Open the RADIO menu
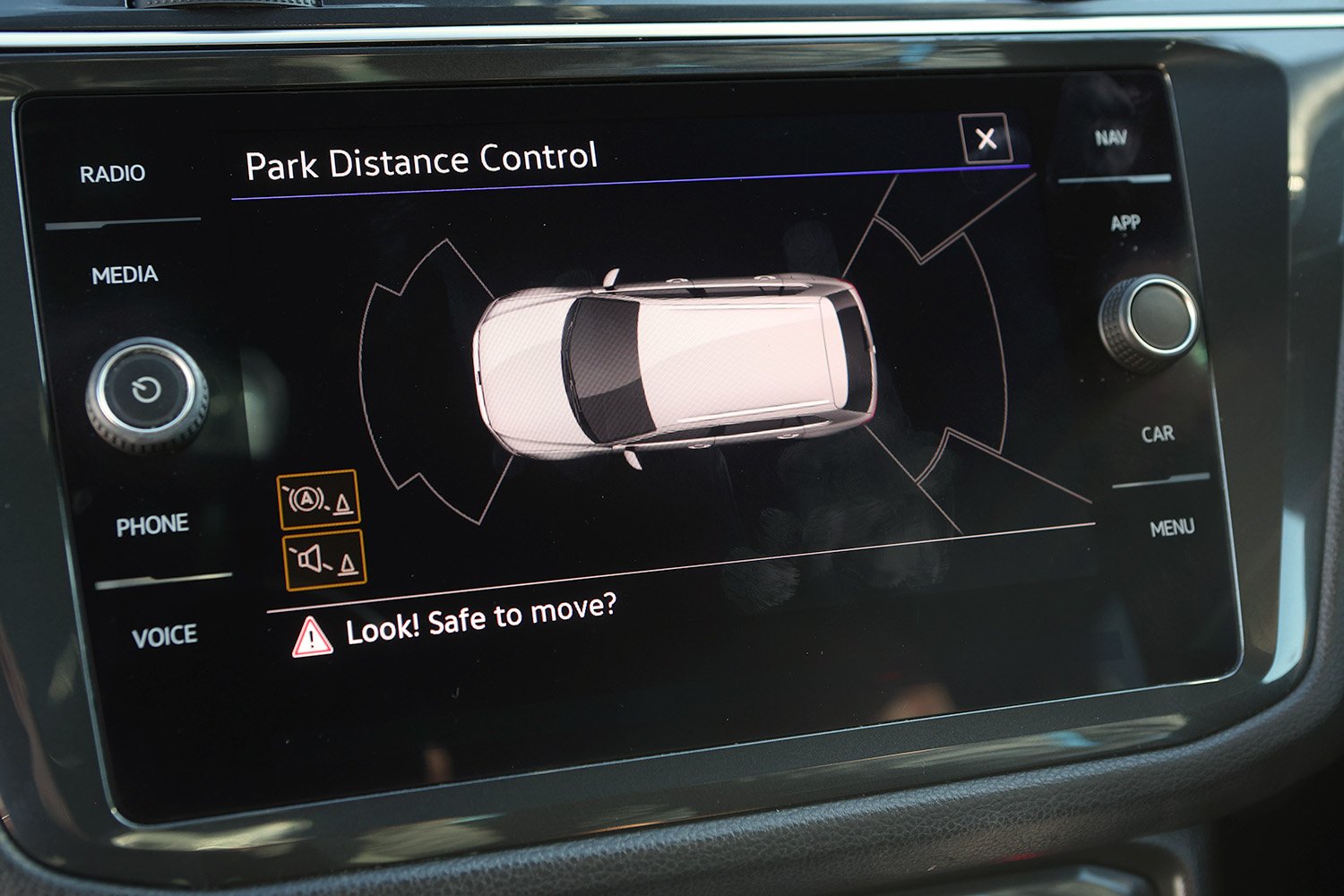This screenshot has width=1344, height=896. [x=112, y=174]
